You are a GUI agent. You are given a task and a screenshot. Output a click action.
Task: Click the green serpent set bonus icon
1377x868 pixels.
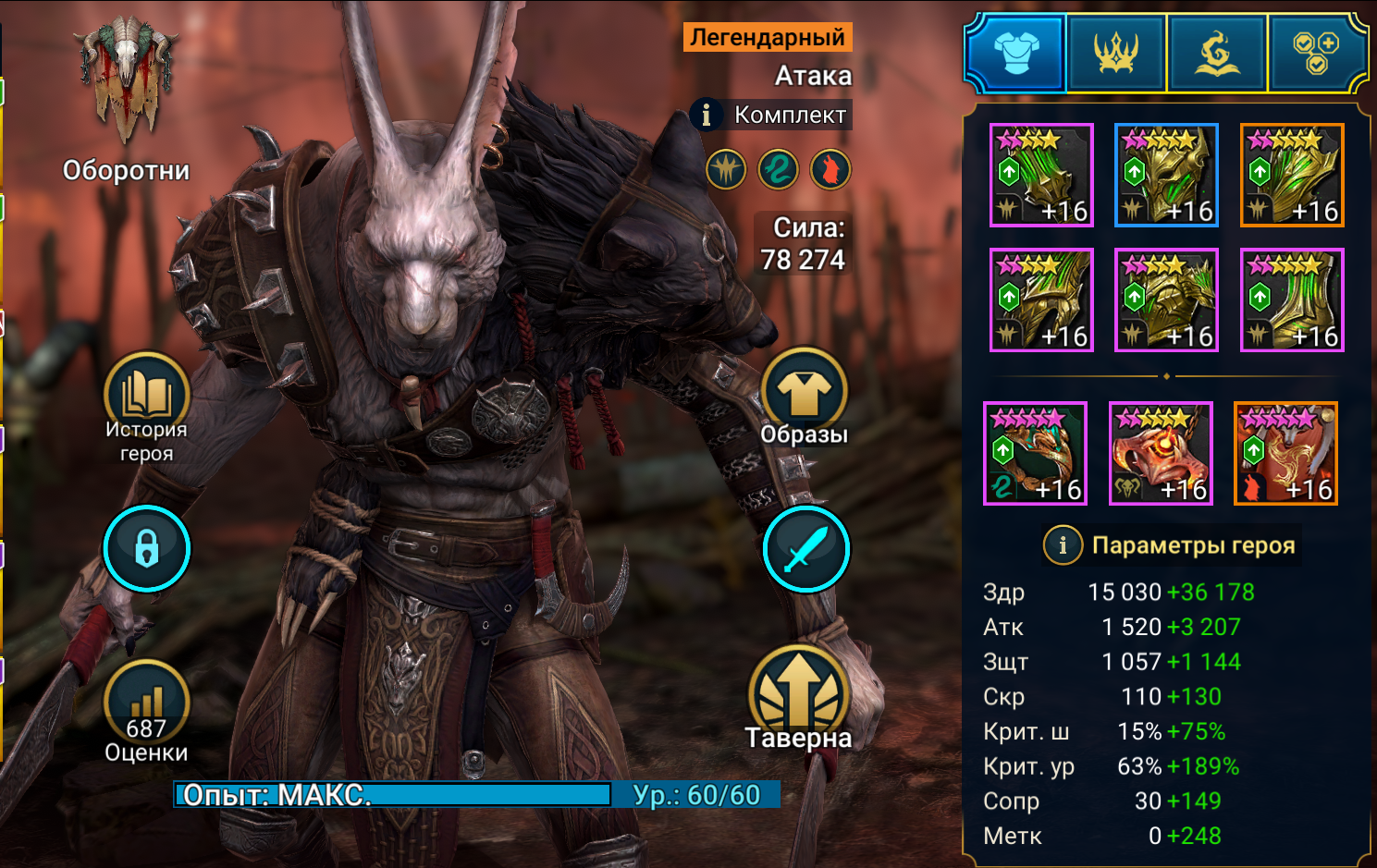click(778, 170)
